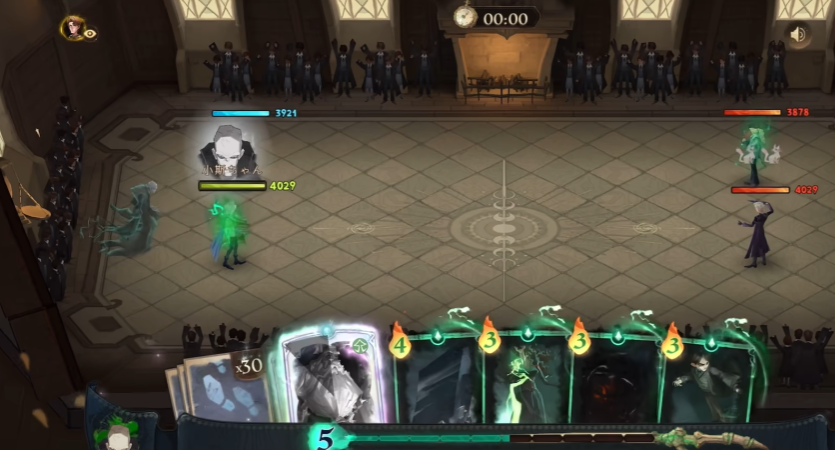
Task: Select the white glowing companion card
Action: [328, 377]
